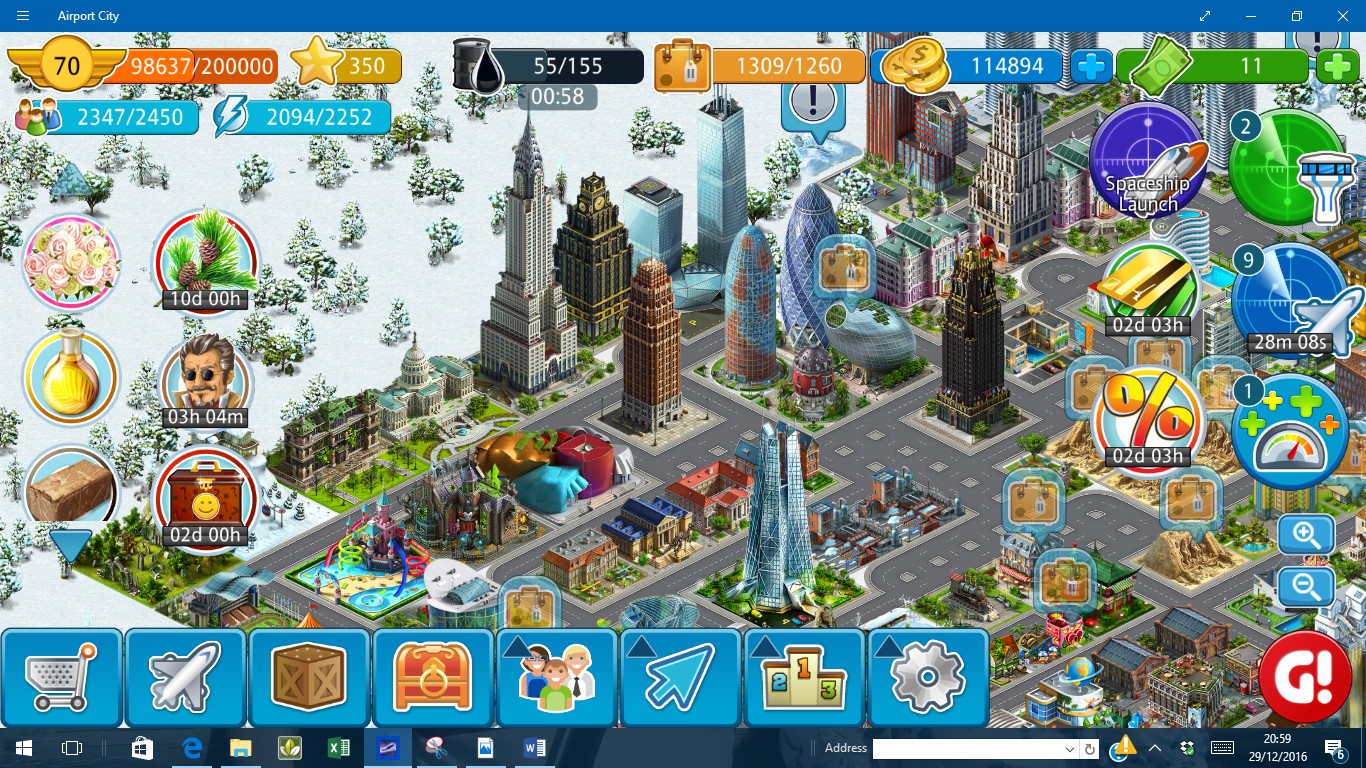Viewport: 1366px width, 768px height.
Task: Click the red G! button
Action: click(x=1305, y=676)
